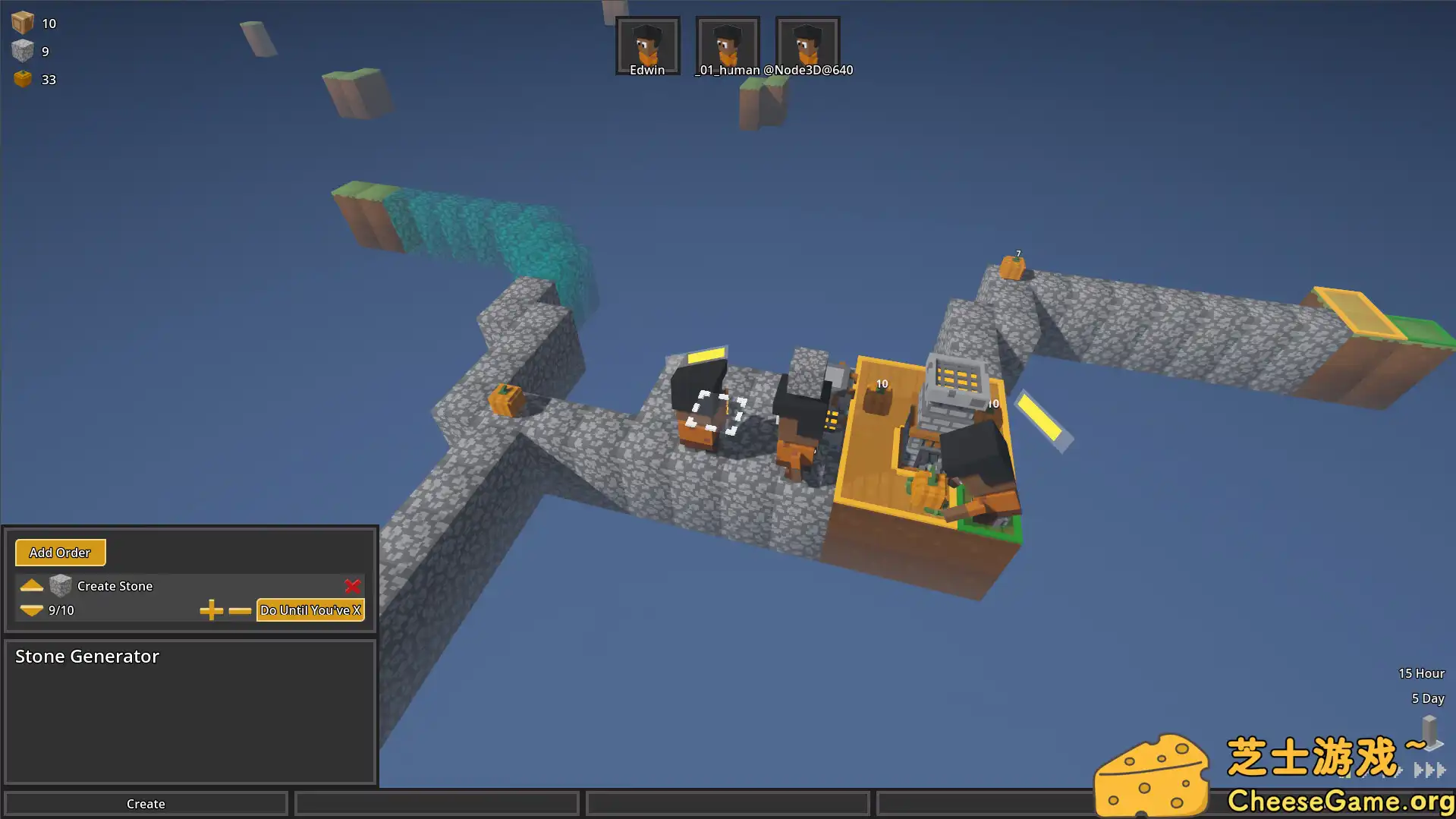
Task: Click the stone cube icon beside Create Stone
Action: (x=60, y=585)
